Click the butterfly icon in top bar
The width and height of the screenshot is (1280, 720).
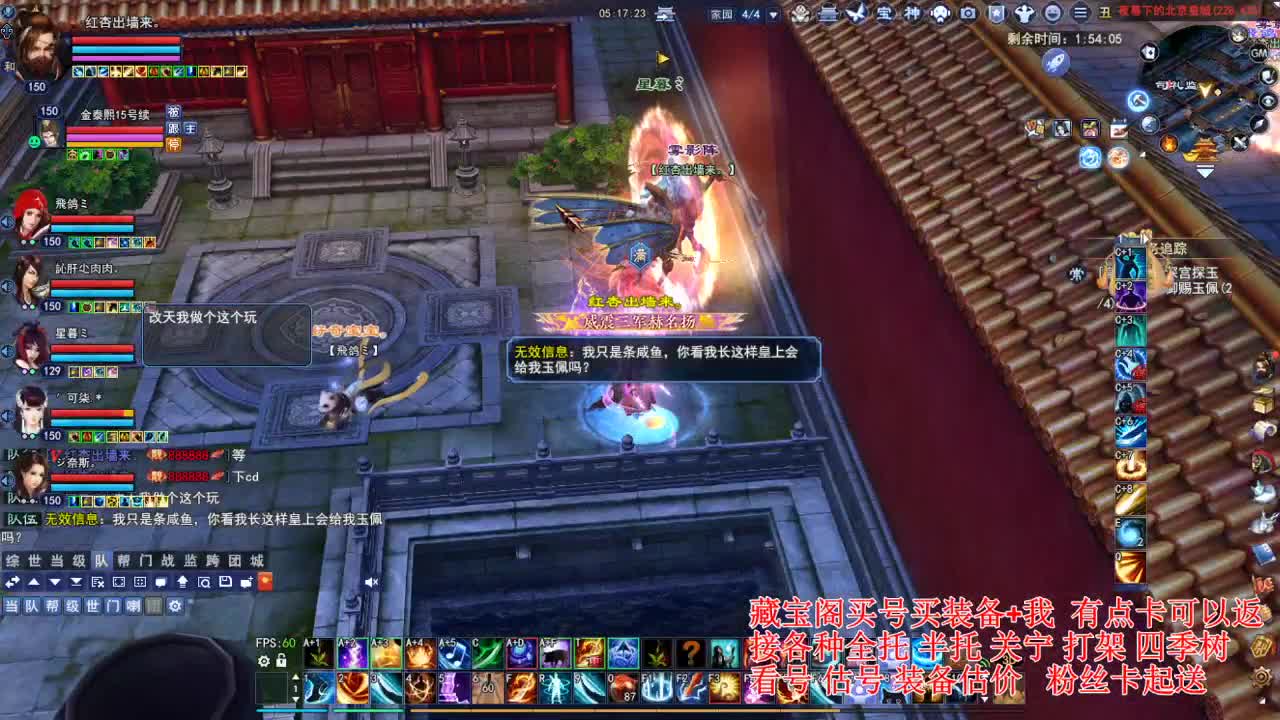pos(857,13)
